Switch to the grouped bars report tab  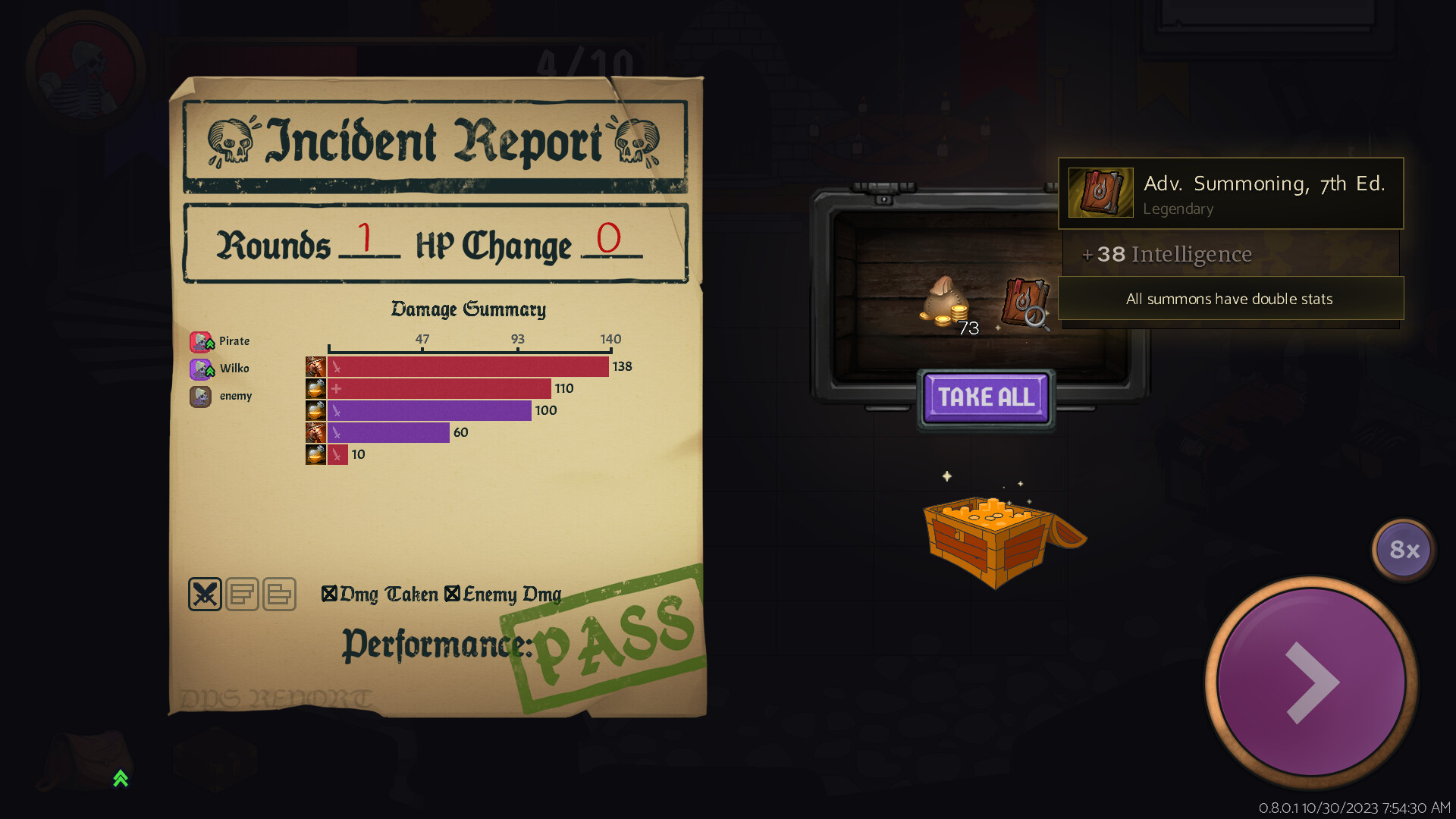[279, 594]
